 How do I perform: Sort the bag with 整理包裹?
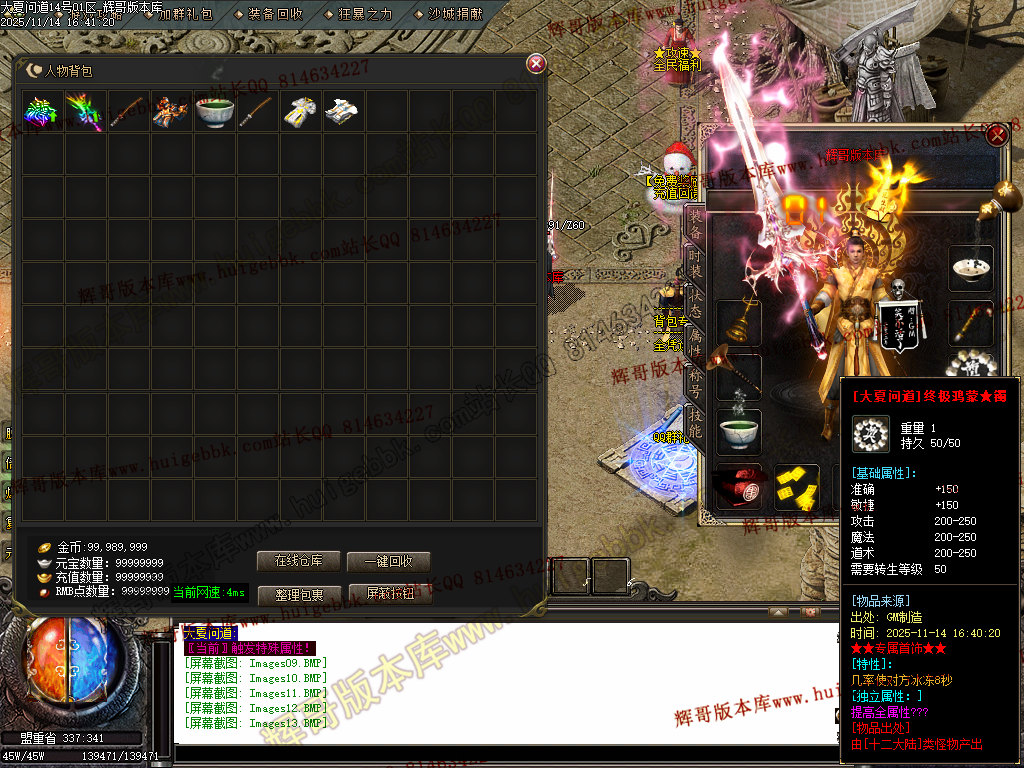point(298,595)
